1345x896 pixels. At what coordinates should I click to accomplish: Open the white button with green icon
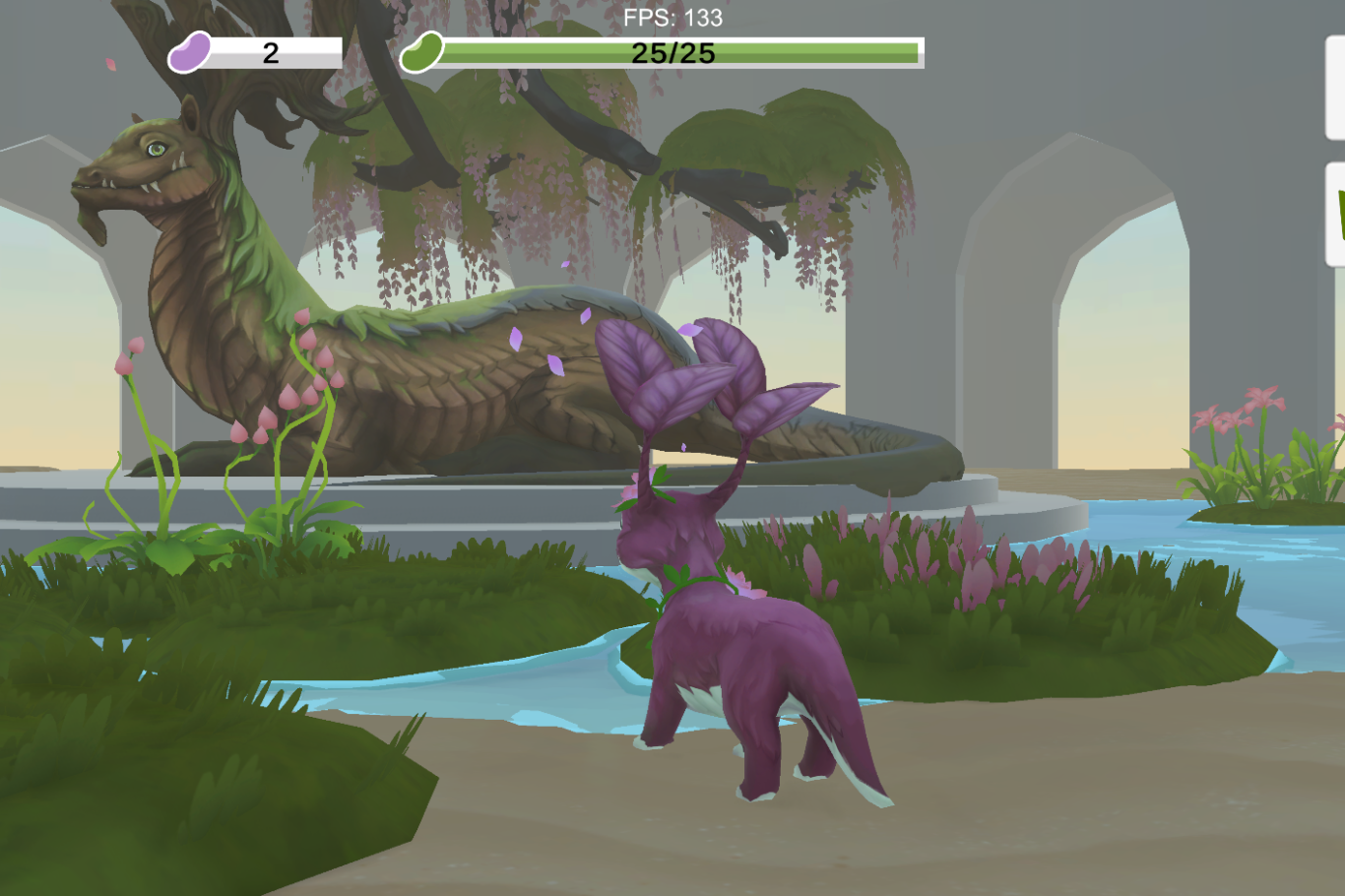coord(1336,215)
